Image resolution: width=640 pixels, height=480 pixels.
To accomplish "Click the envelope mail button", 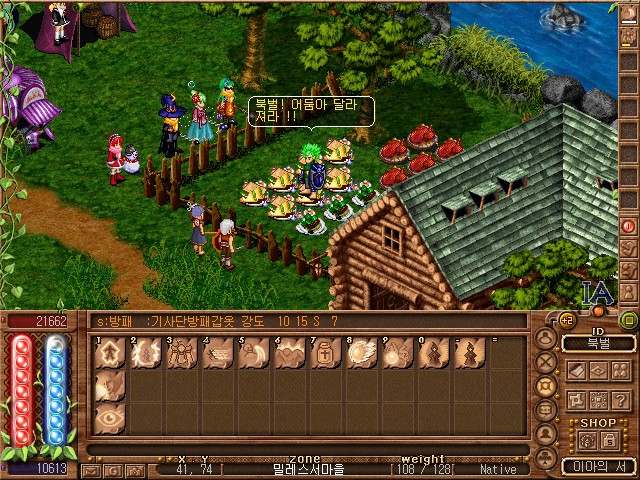I will coord(89,469).
